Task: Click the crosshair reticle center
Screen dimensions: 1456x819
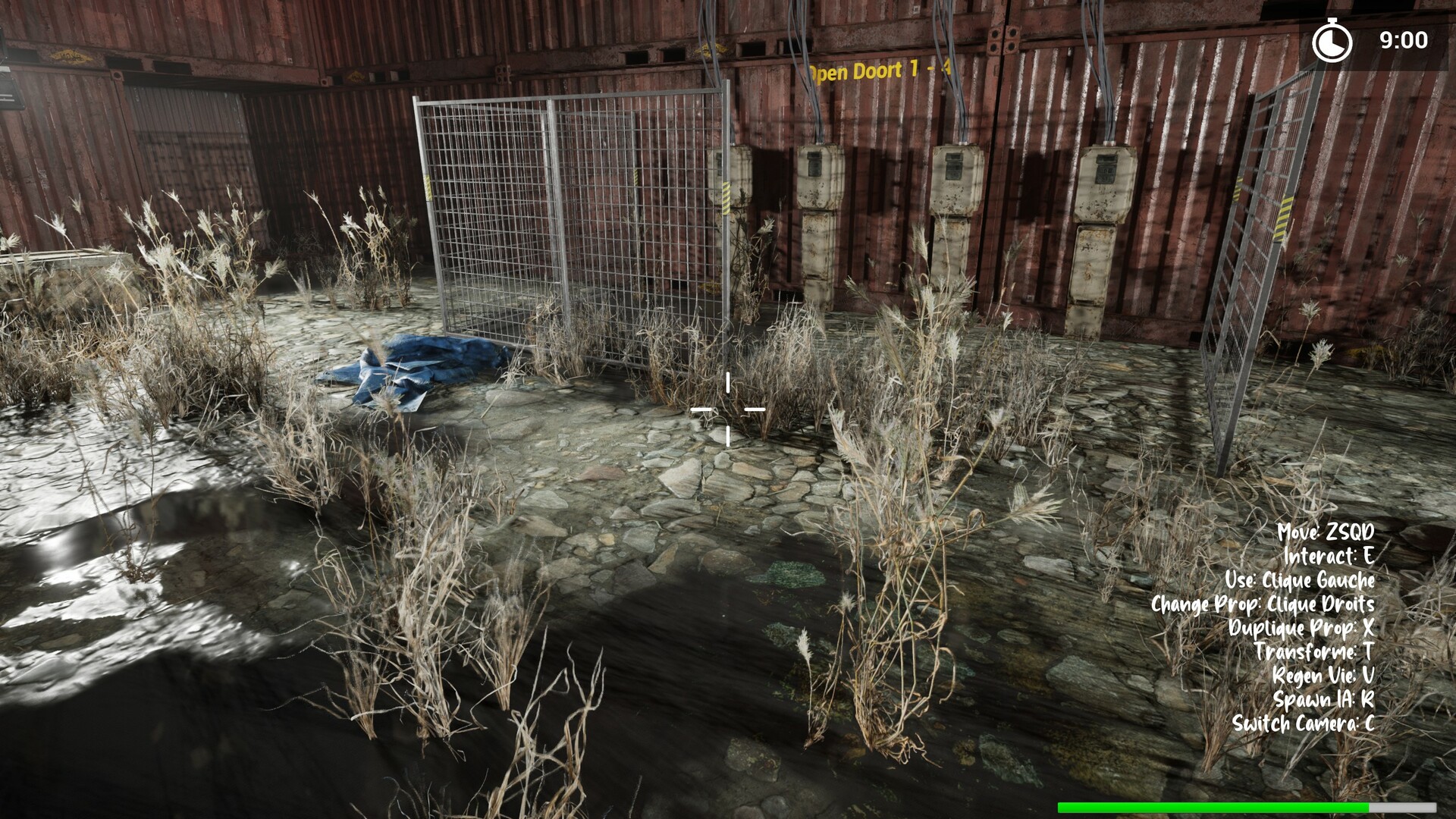Action: coord(728,409)
